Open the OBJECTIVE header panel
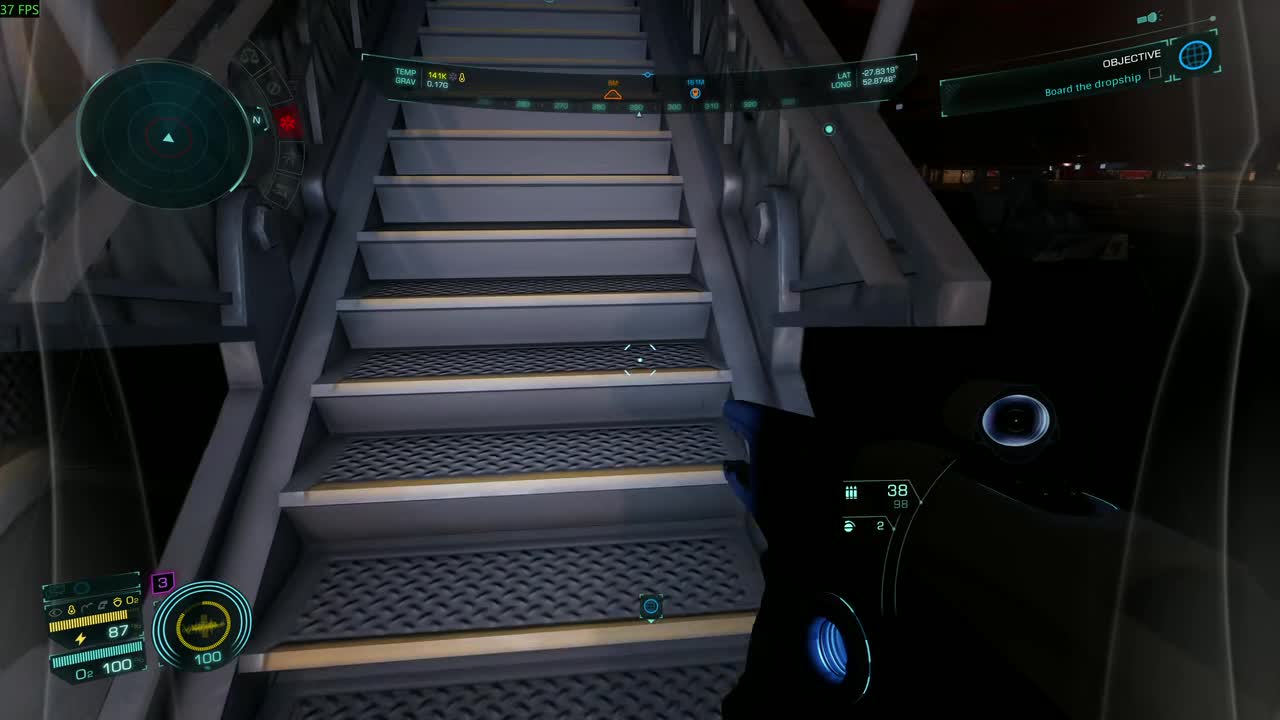The width and height of the screenshot is (1280, 720). (1130, 56)
